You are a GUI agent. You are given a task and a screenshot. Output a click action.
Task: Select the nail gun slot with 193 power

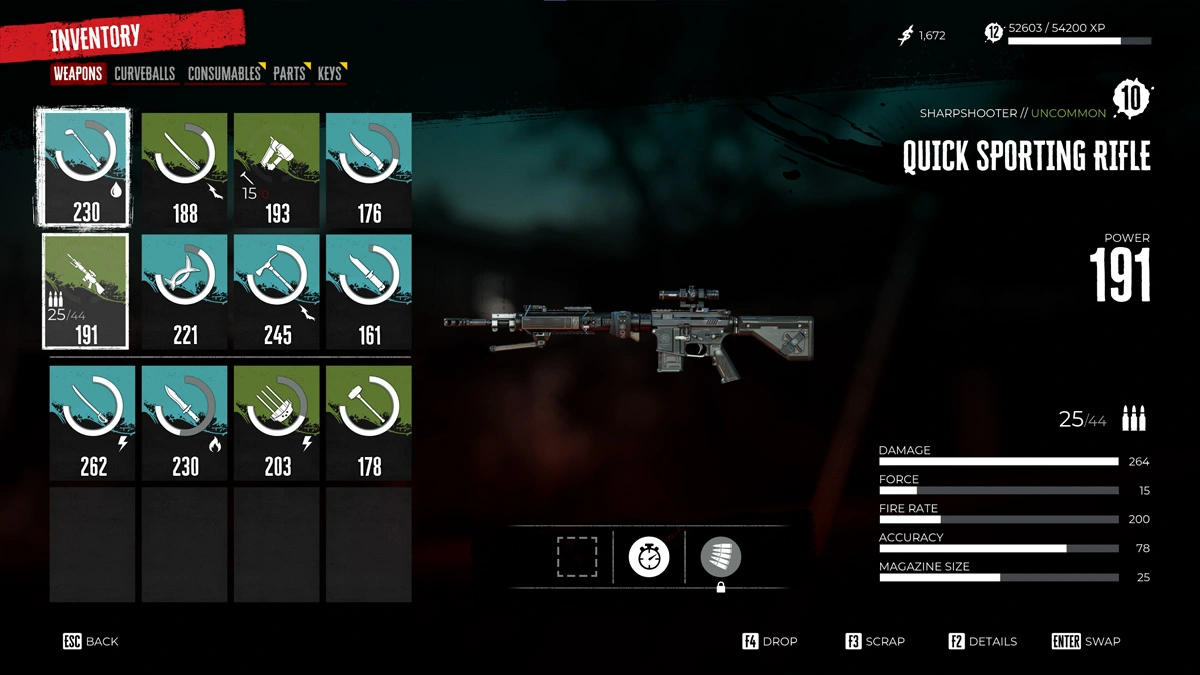tap(277, 170)
